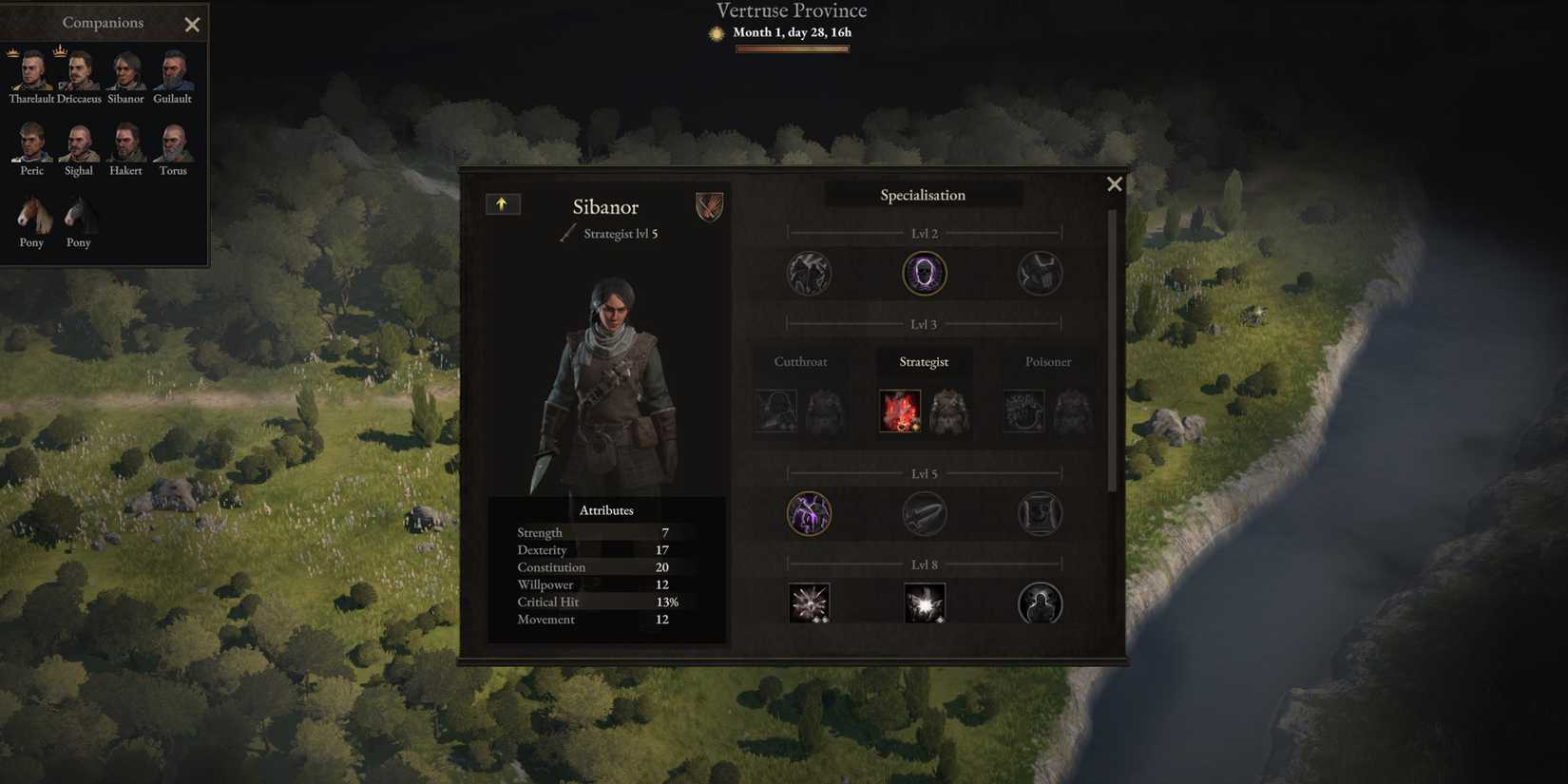The width and height of the screenshot is (1568, 784).
Task: Select the Cutthroat armor icon
Action: pos(825,410)
